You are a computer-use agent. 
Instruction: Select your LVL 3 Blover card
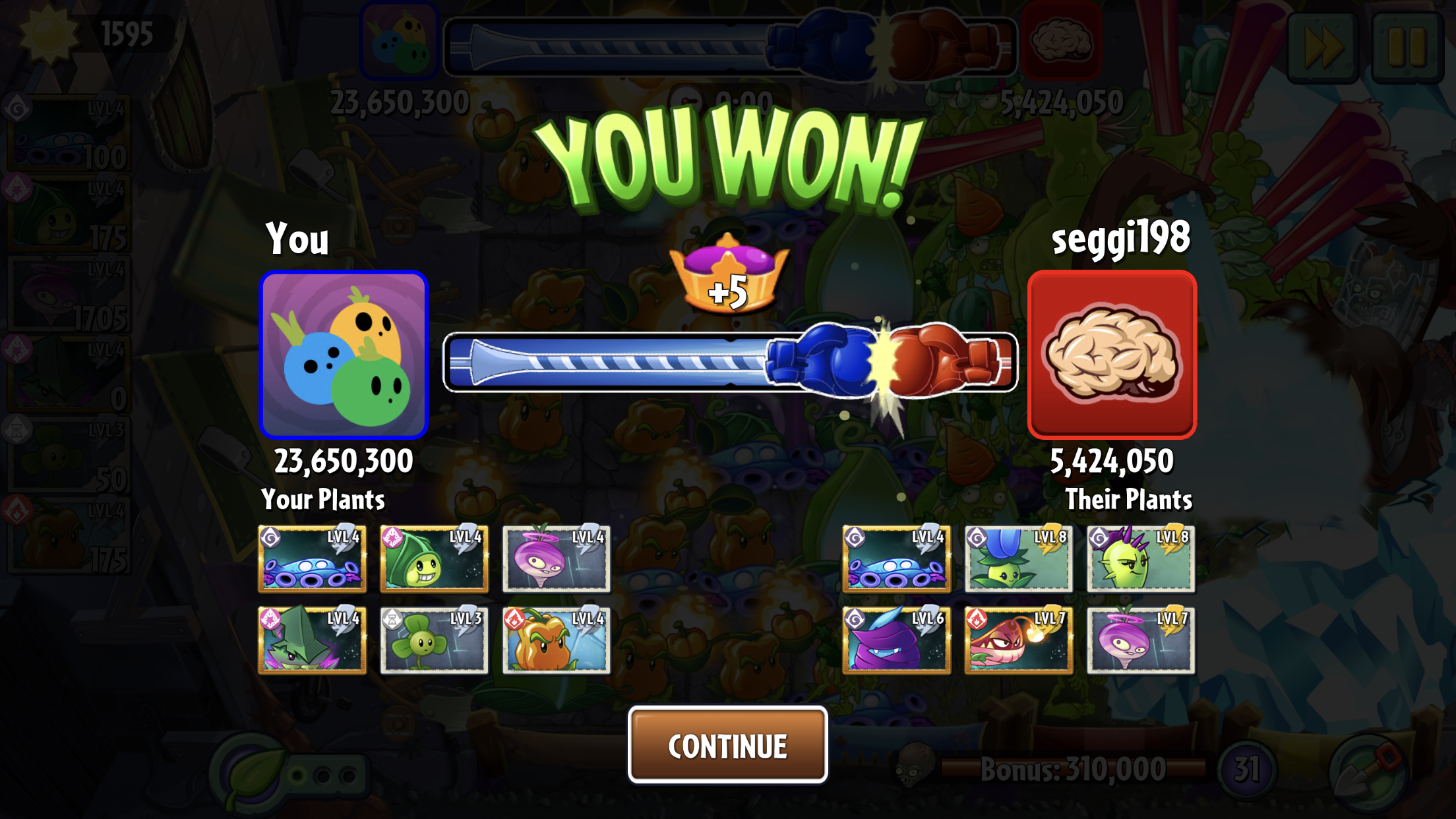pos(434,640)
